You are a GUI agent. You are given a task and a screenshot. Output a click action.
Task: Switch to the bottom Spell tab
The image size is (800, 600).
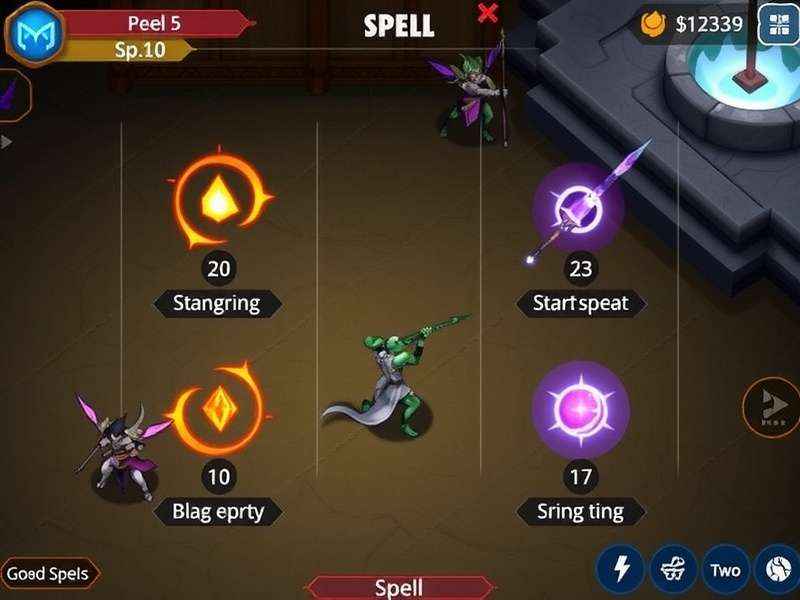pyautogui.click(x=399, y=587)
